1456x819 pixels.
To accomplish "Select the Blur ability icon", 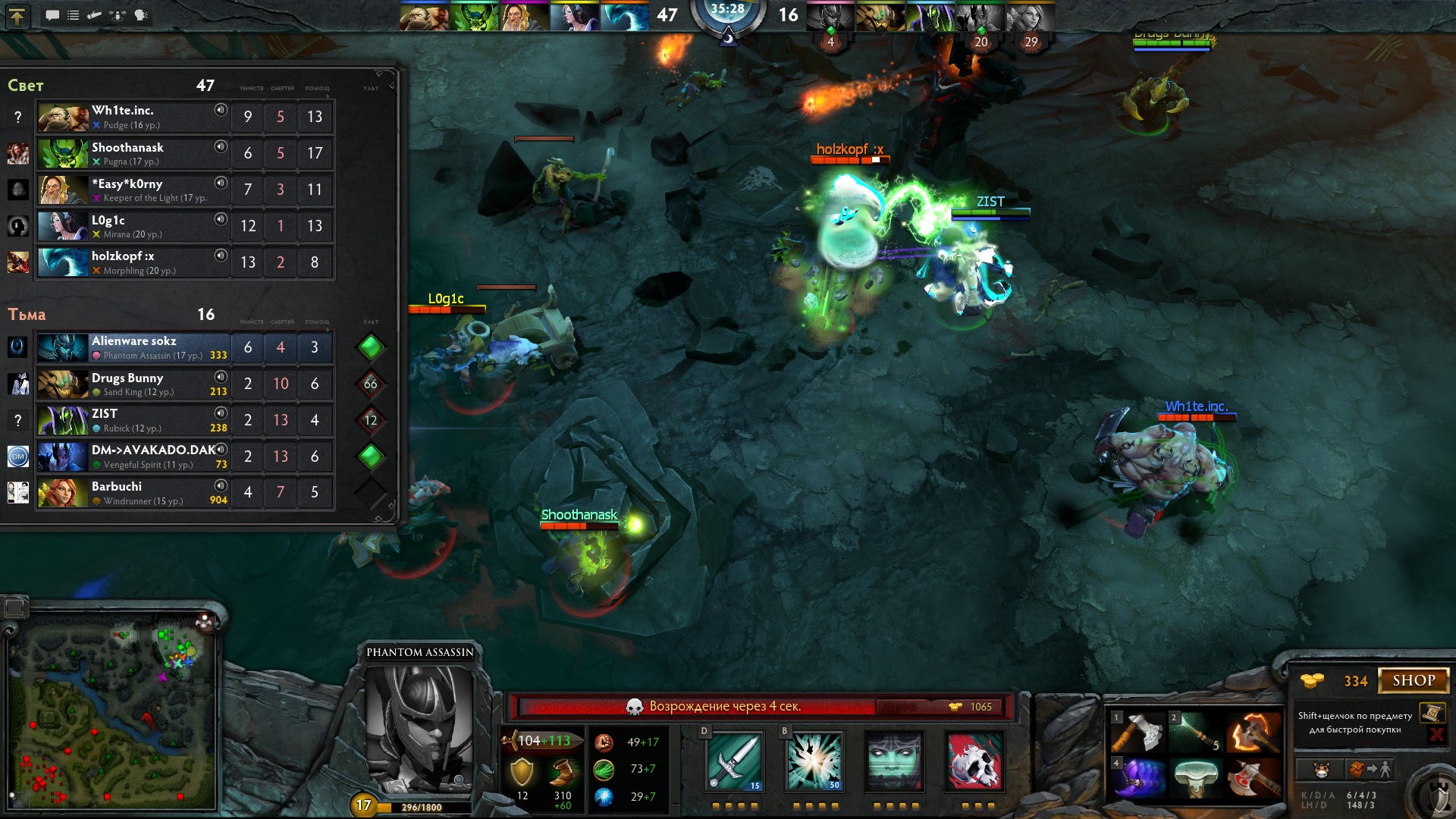I will (894, 761).
